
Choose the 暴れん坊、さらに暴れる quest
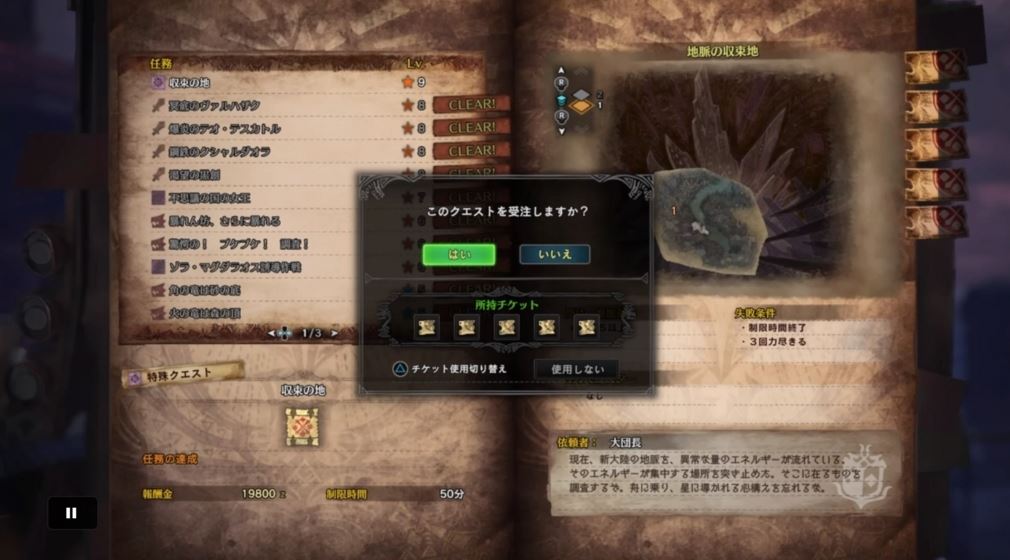tap(224, 221)
